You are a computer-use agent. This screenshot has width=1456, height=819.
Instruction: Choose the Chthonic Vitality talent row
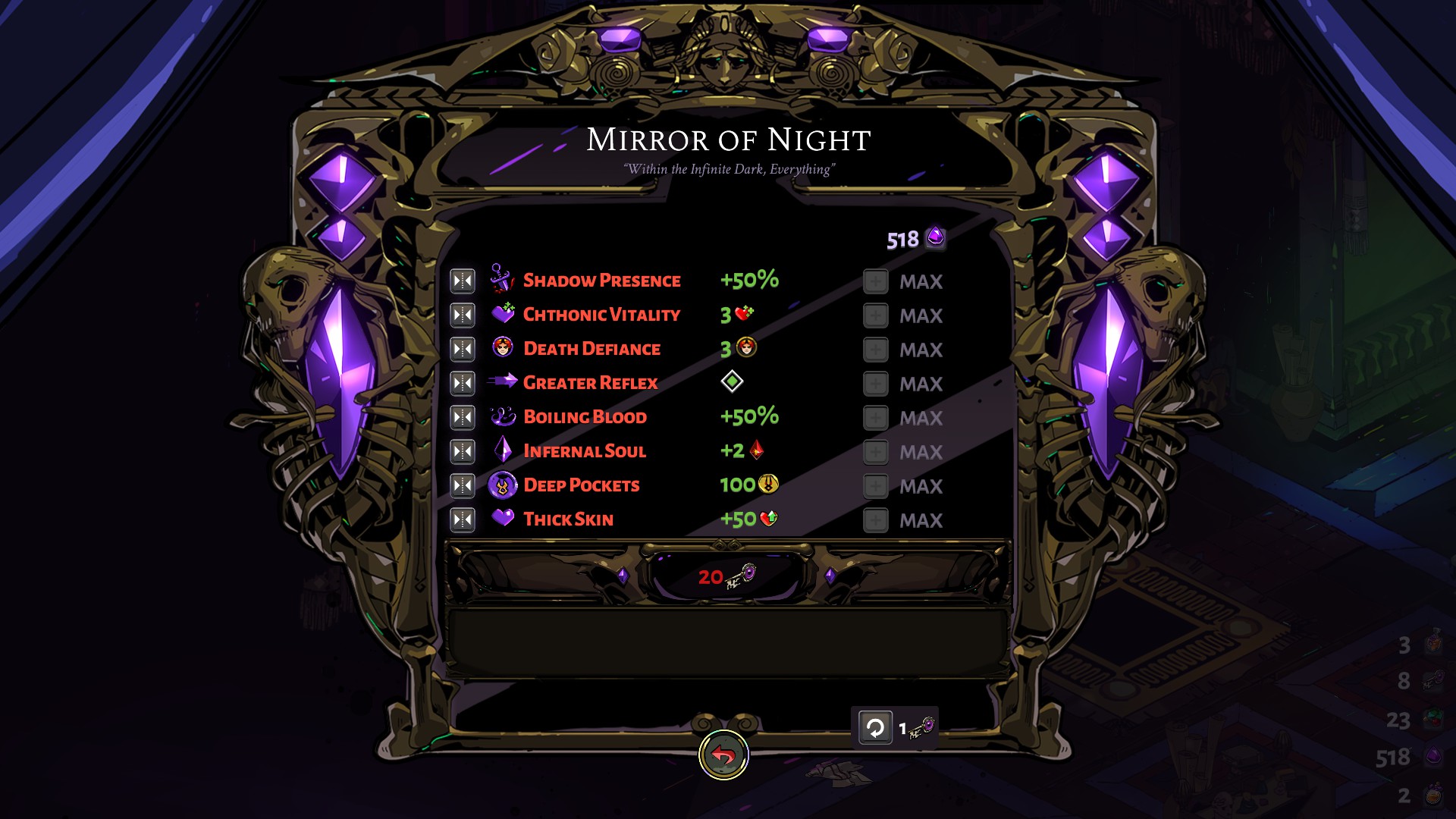click(601, 315)
